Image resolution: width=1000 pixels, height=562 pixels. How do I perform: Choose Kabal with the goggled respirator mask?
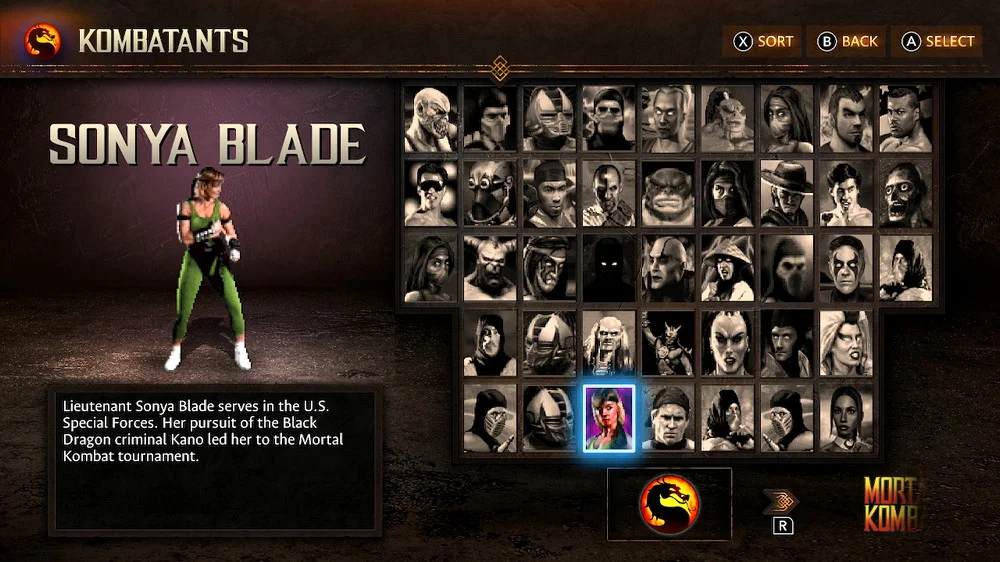[x=490, y=194]
